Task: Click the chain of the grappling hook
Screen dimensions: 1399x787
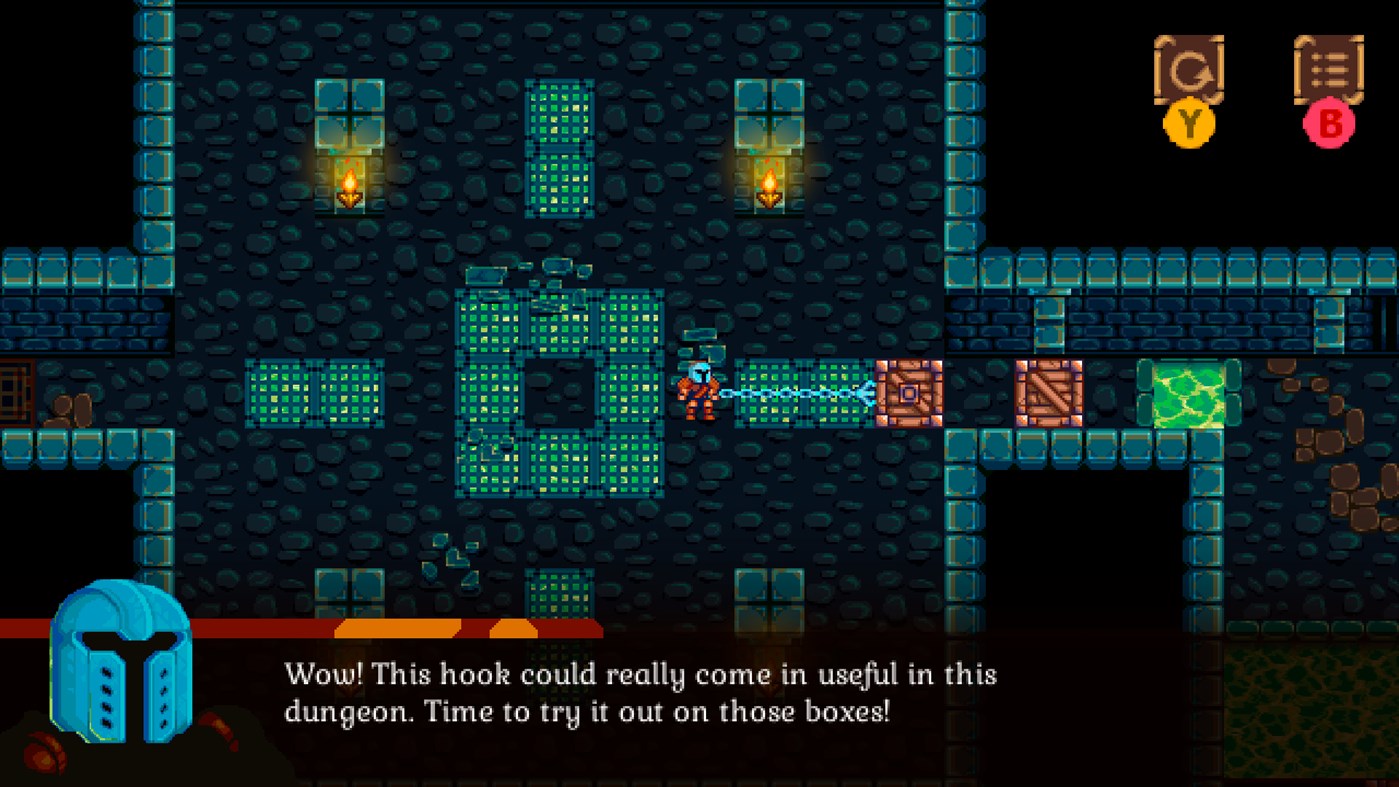Action: (790, 394)
